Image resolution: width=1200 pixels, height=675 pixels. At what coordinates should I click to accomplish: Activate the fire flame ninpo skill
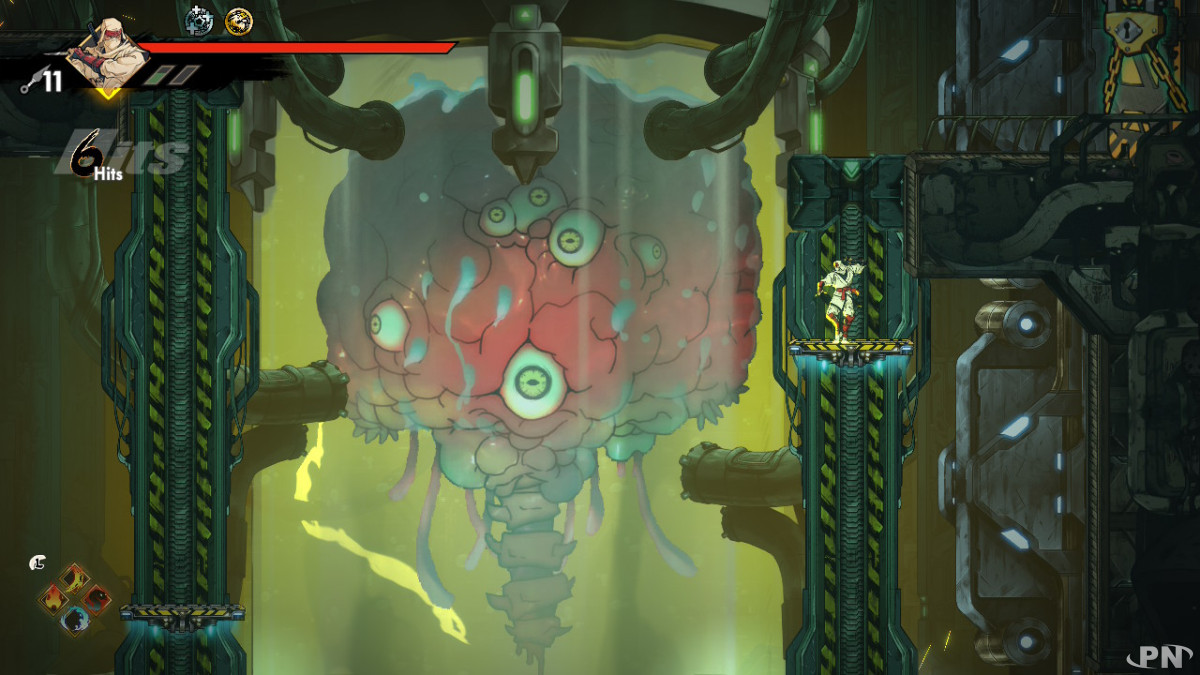pos(55,600)
